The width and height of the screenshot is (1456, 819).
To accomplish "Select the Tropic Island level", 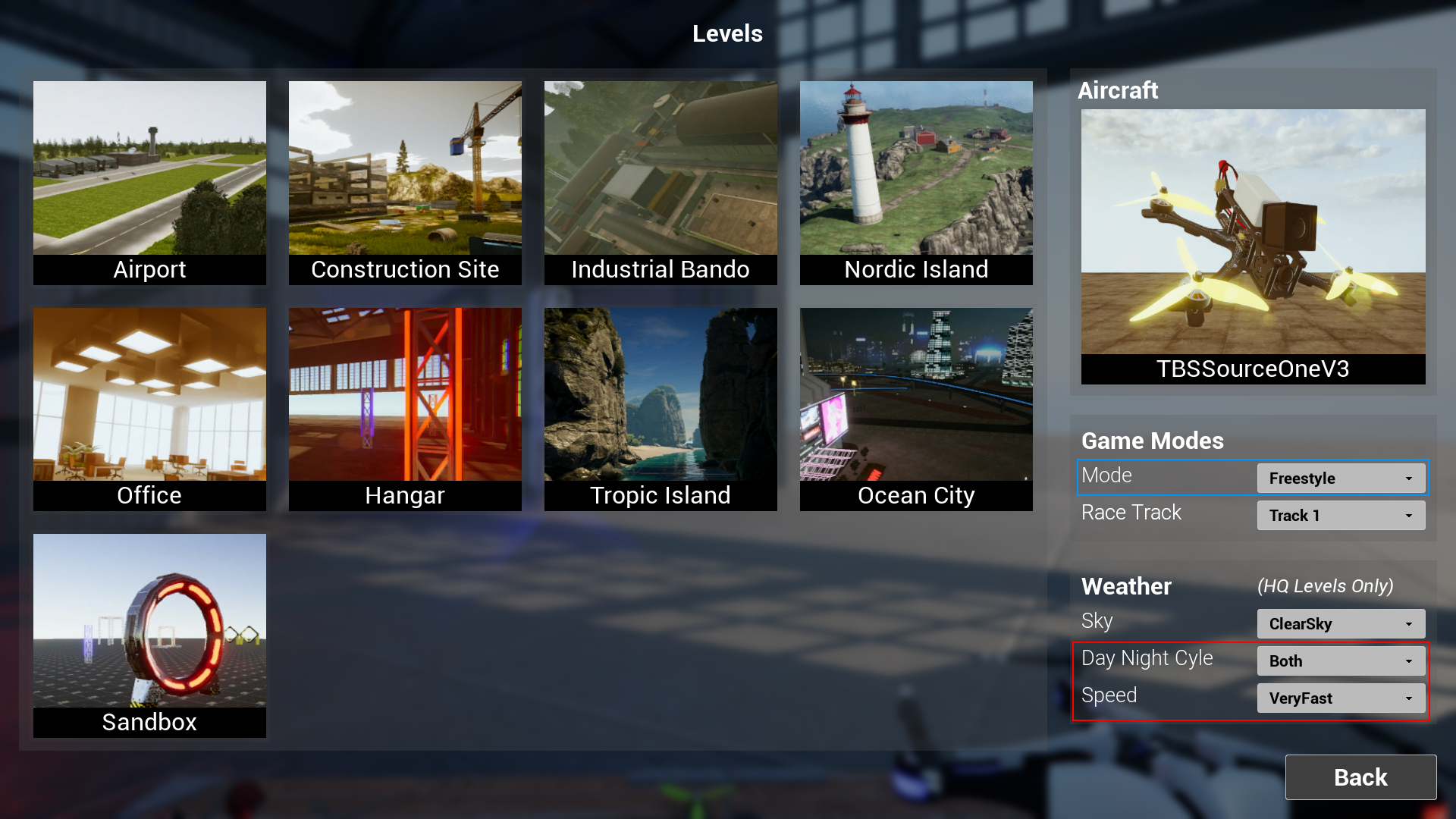I will click(660, 409).
